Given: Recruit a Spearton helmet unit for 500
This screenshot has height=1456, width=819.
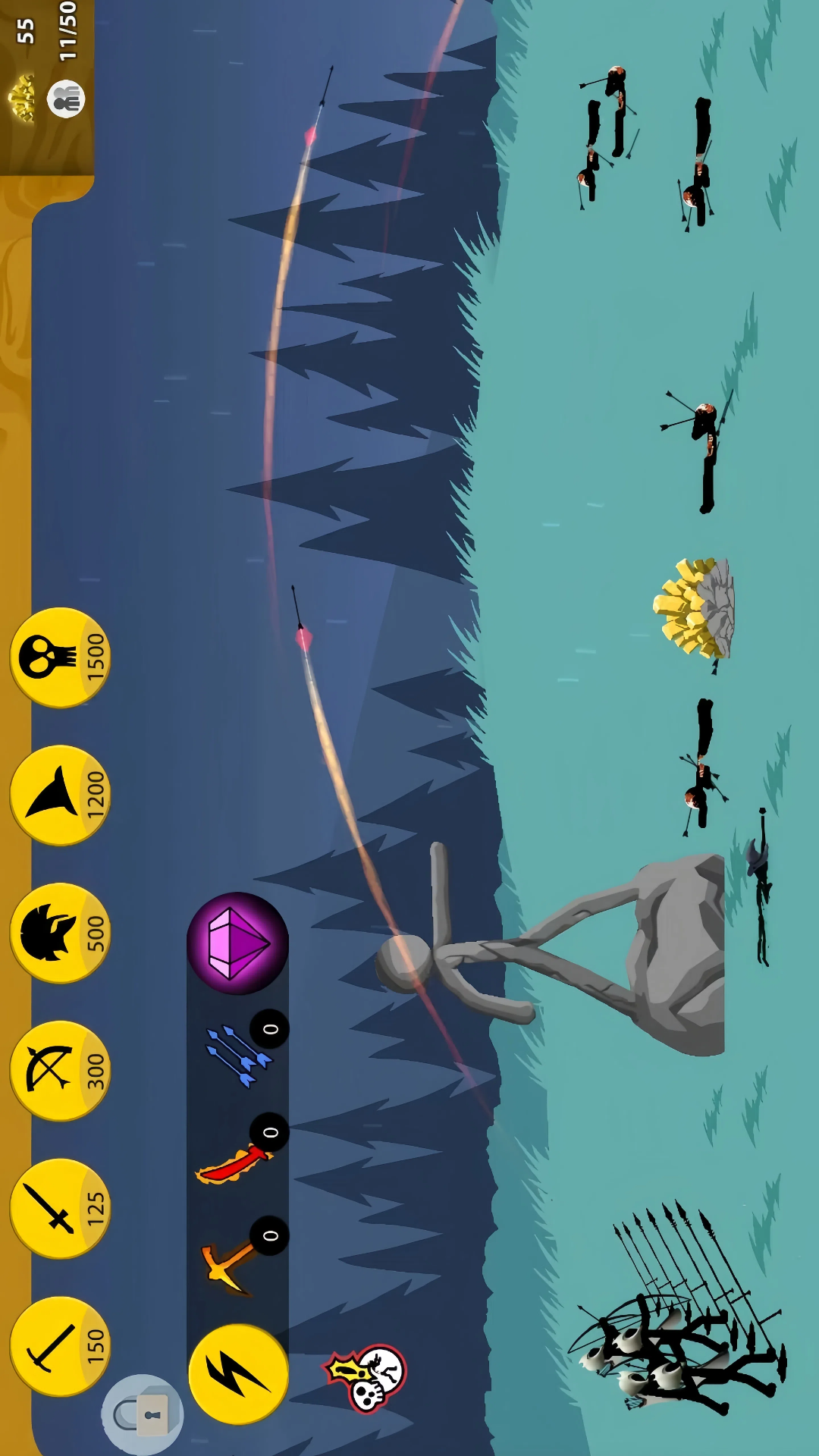Looking at the screenshot, I should pyautogui.click(x=59, y=933).
